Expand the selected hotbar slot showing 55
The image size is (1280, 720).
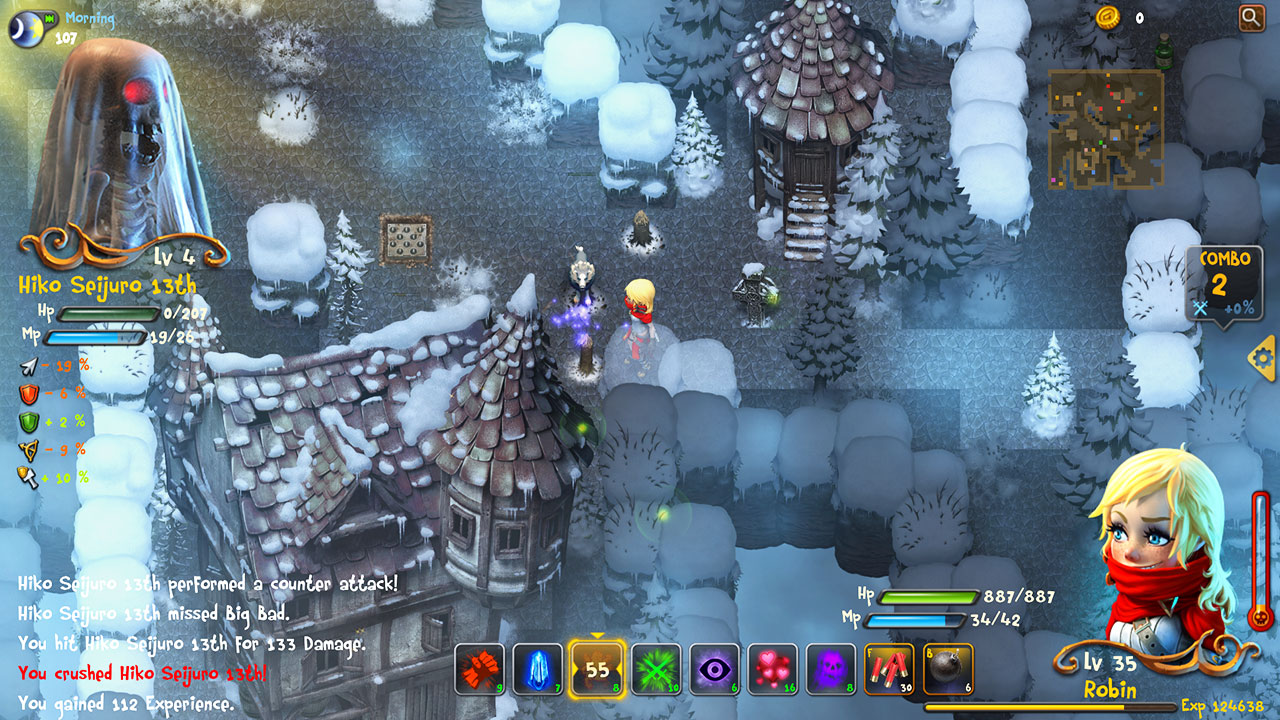point(598,670)
